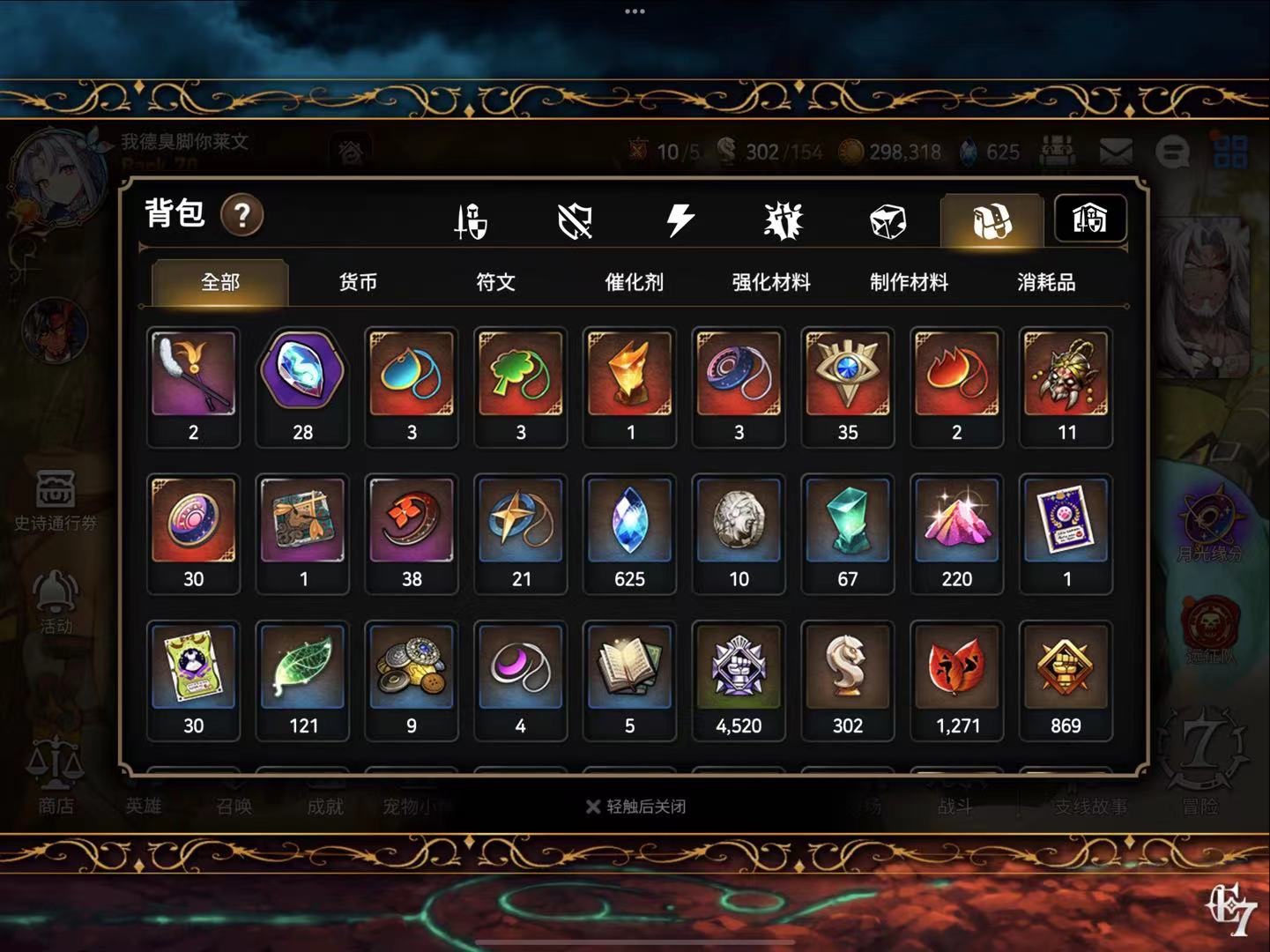Close the backpack via 轻触后关闭
Viewport: 1270px width, 952px height.
pyautogui.click(x=636, y=807)
